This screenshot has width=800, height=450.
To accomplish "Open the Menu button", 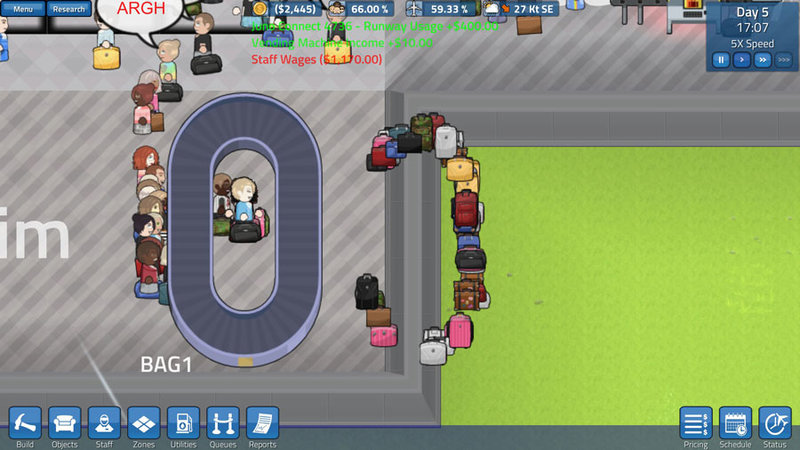I will pos(22,9).
